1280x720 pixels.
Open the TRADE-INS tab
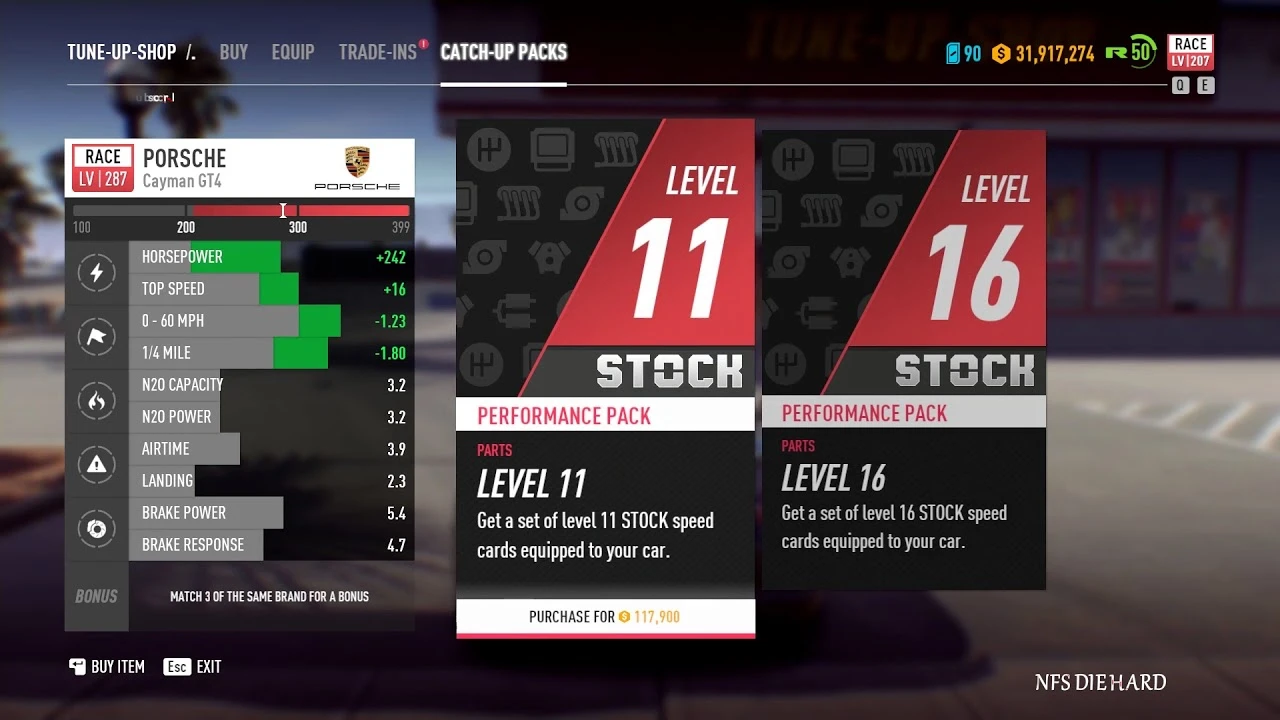tap(379, 52)
